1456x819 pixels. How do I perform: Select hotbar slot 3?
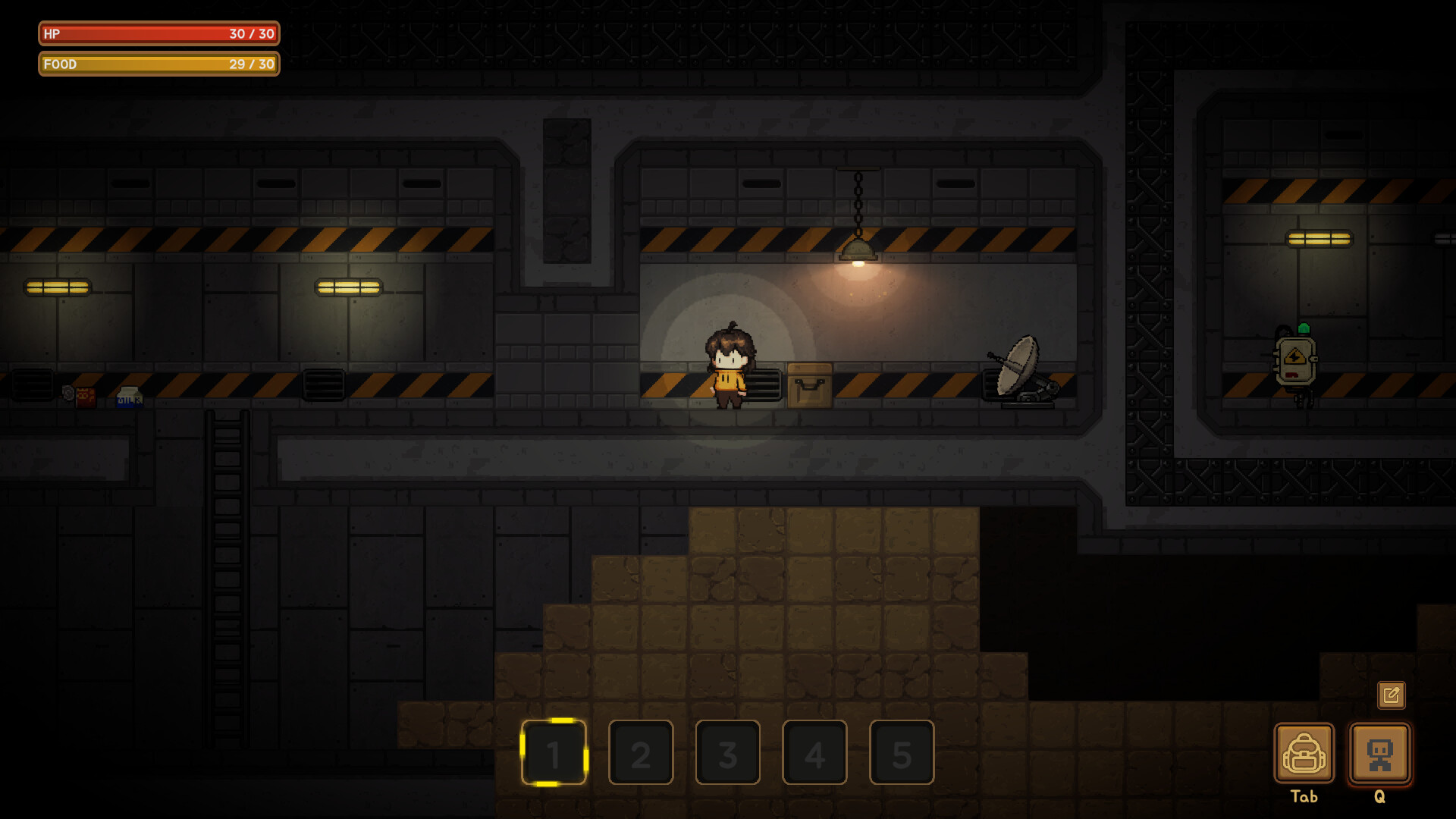728,755
